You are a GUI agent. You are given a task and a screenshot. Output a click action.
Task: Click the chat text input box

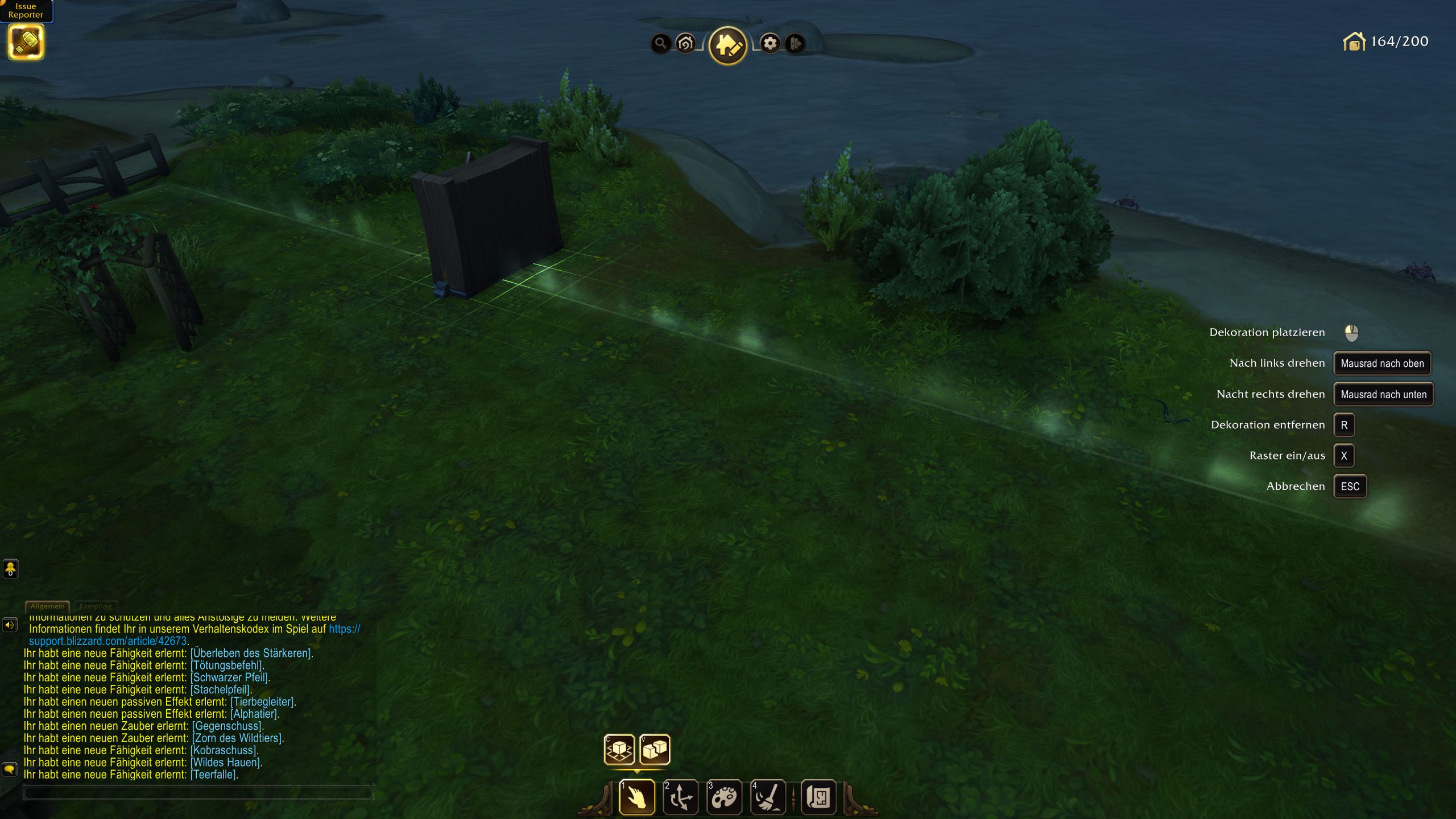pyautogui.click(x=197, y=792)
